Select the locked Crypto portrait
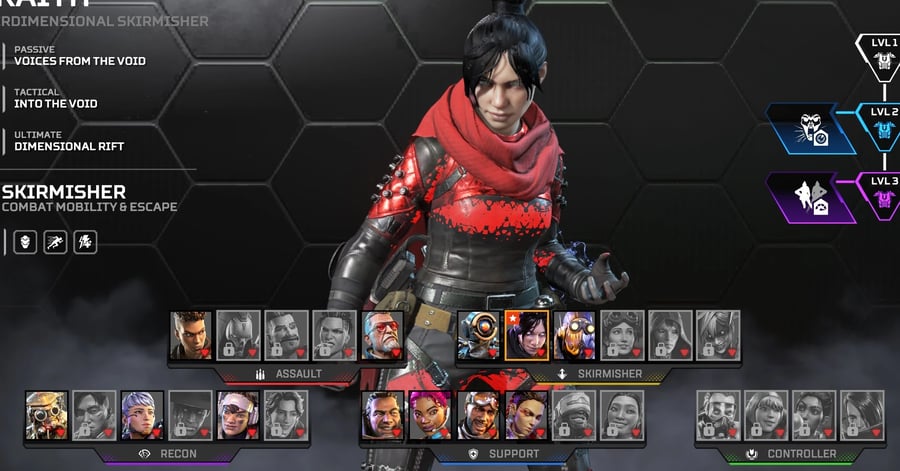This screenshot has width=900, height=471. pos(95,415)
